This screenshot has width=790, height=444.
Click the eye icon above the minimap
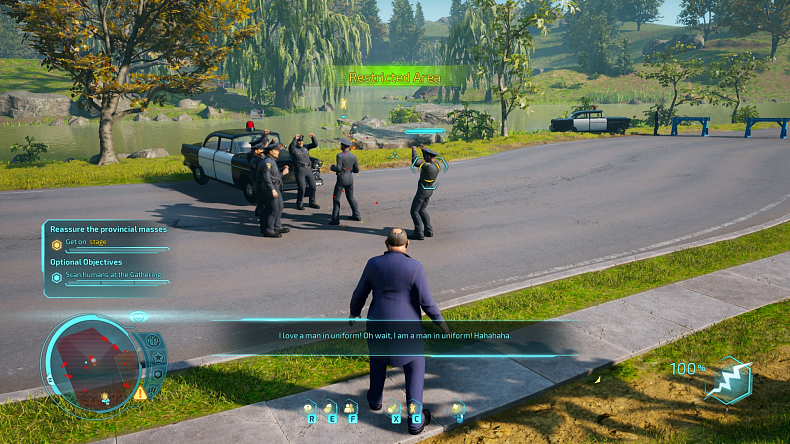tap(138, 317)
